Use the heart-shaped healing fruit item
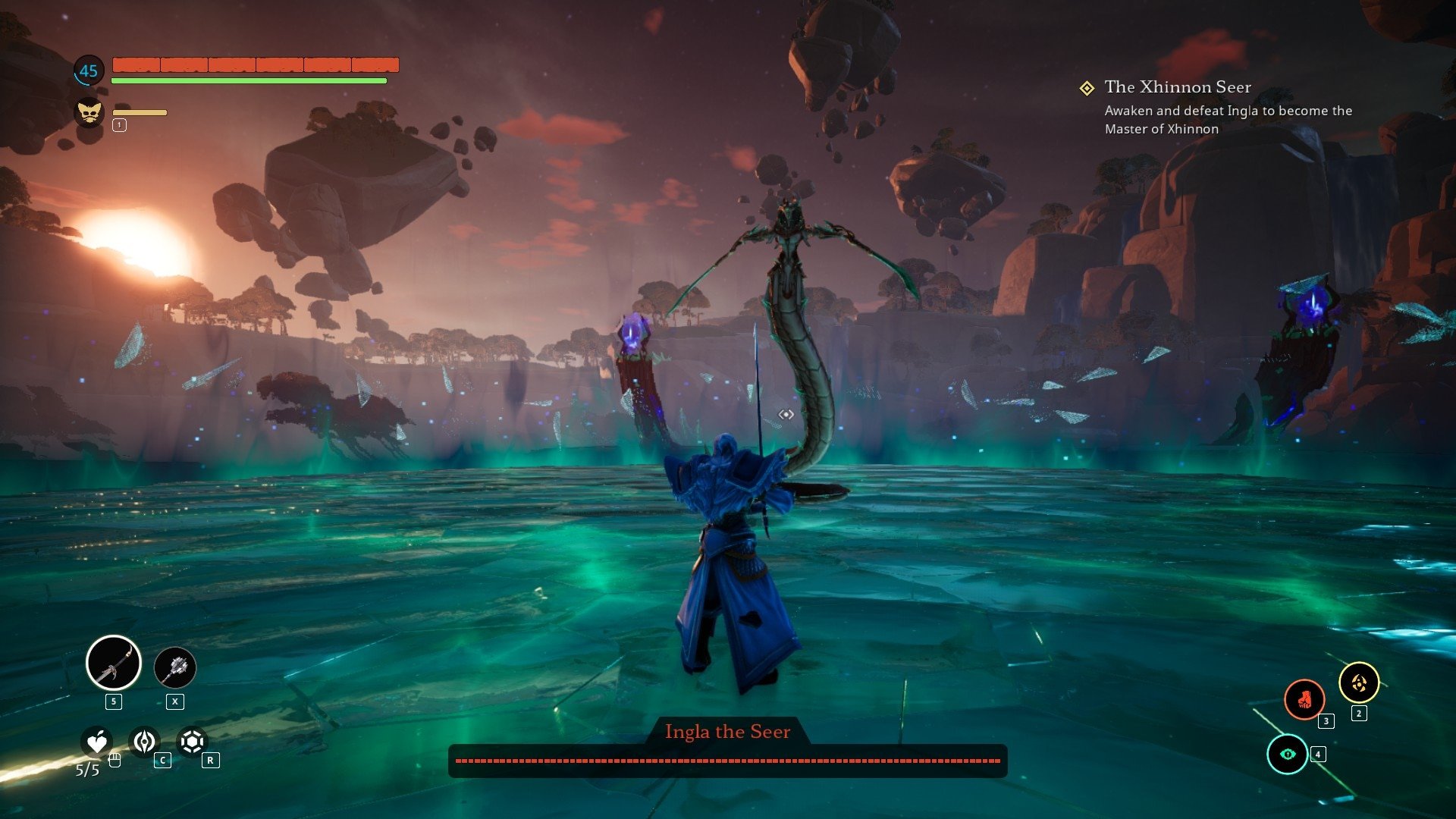The height and width of the screenshot is (819, 1456). (x=97, y=742)
